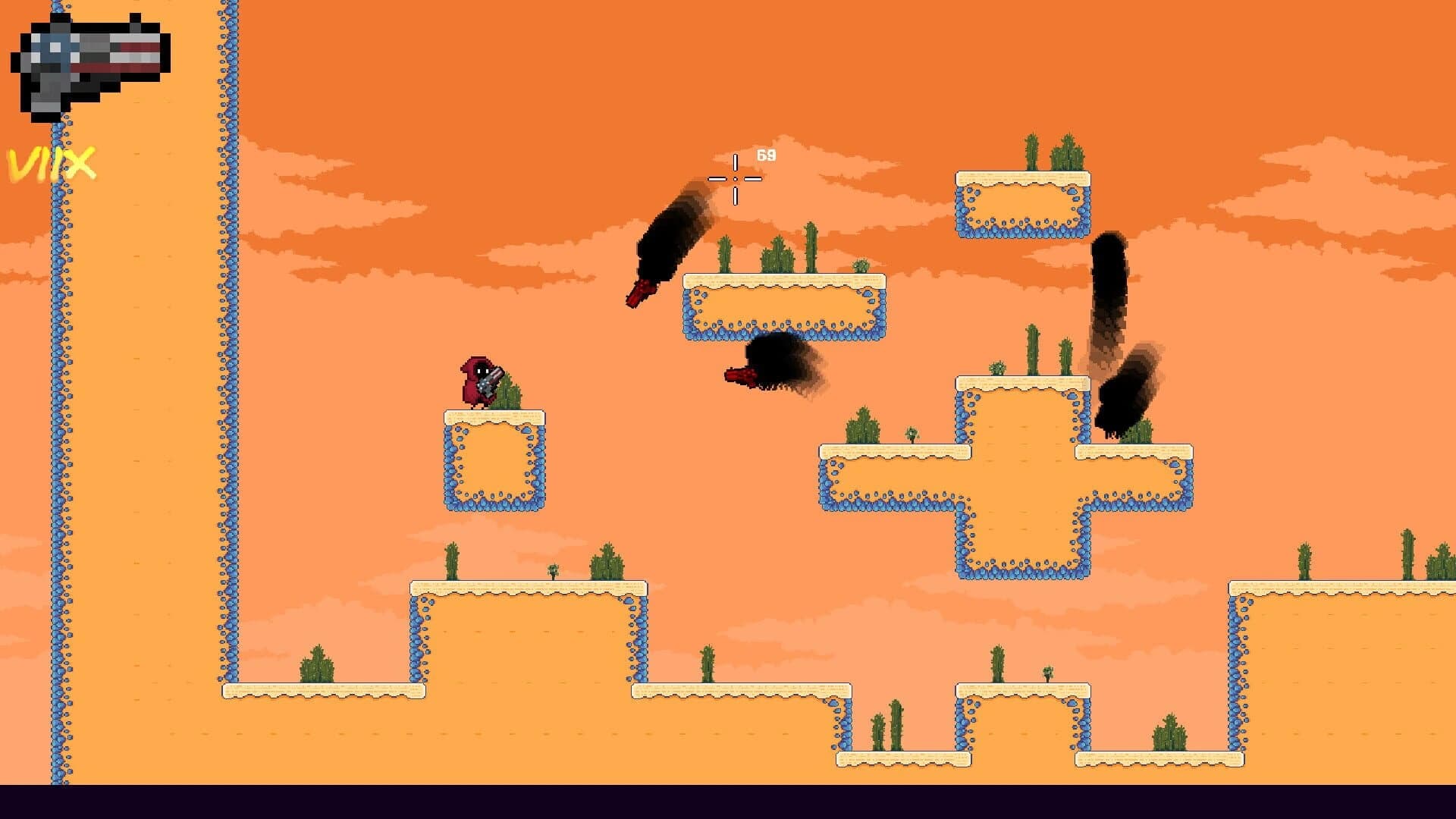1456x819 pixels.
Task: Click the demon enemy below the center platform
Action: [773, 364]
